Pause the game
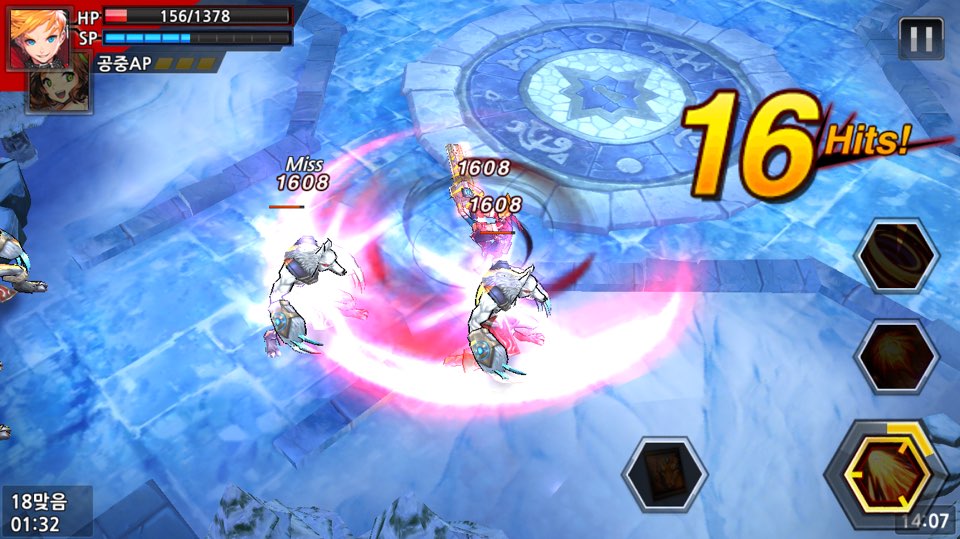The height and width of the screenshot is (539, 960). pyautogui.click(x=921, y=39)
